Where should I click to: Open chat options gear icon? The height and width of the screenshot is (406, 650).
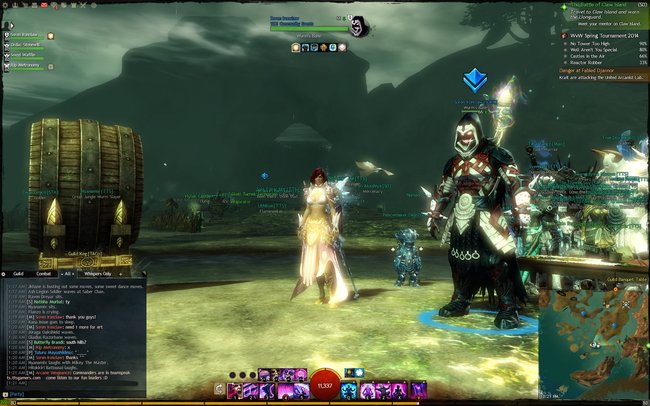(4, 273)
